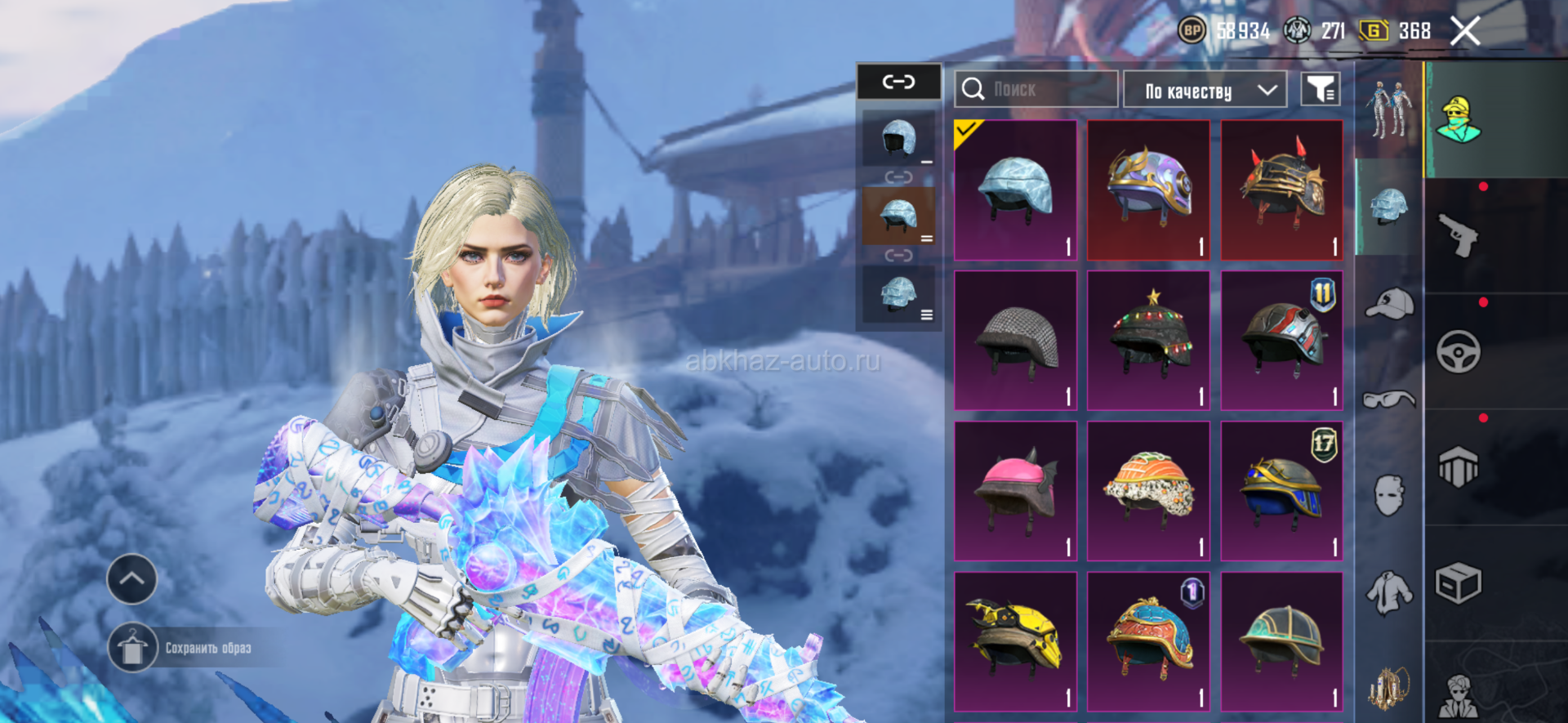The width and height of the screenshot is (1568, 723).
Task: Open the filter funnel button
Action: [1320, 89]
